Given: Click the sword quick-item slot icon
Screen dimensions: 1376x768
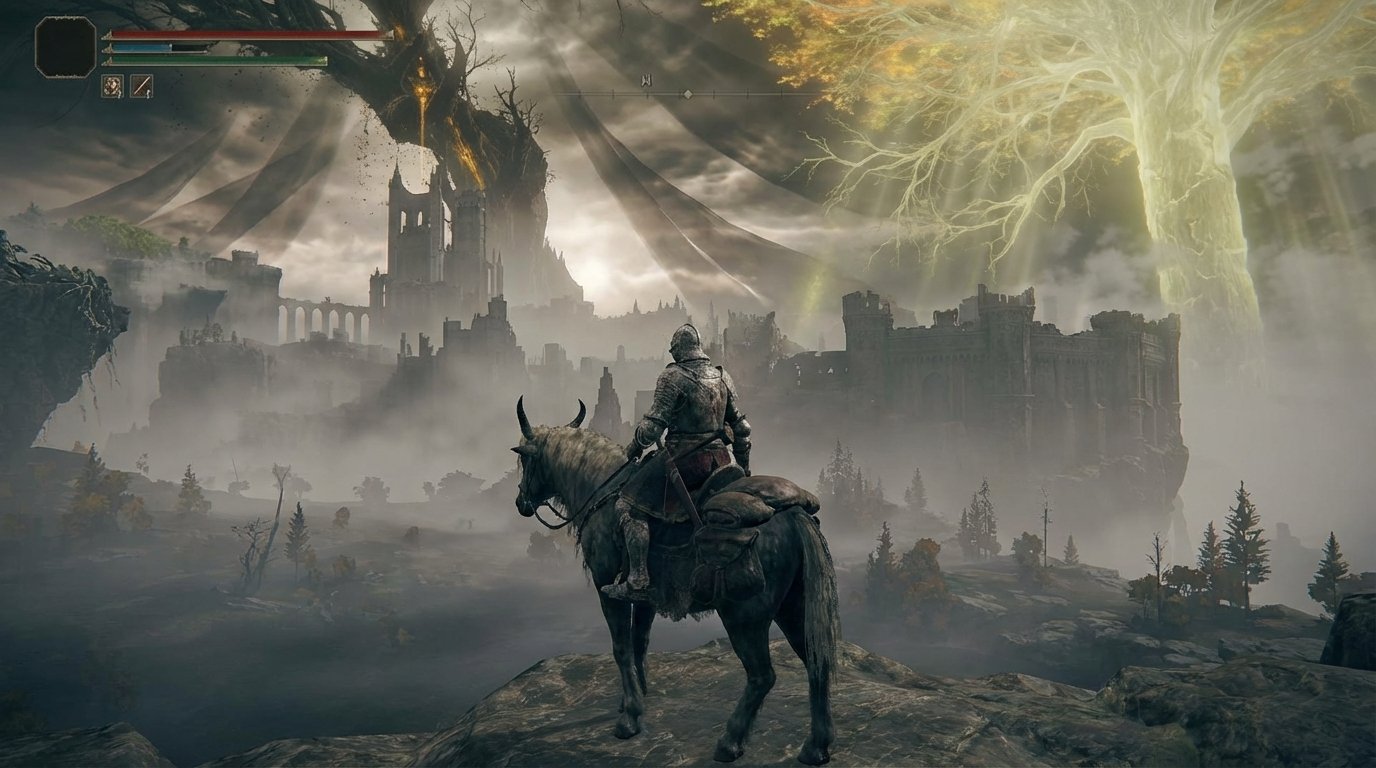Looking at the screenshot, I should 141,86.
